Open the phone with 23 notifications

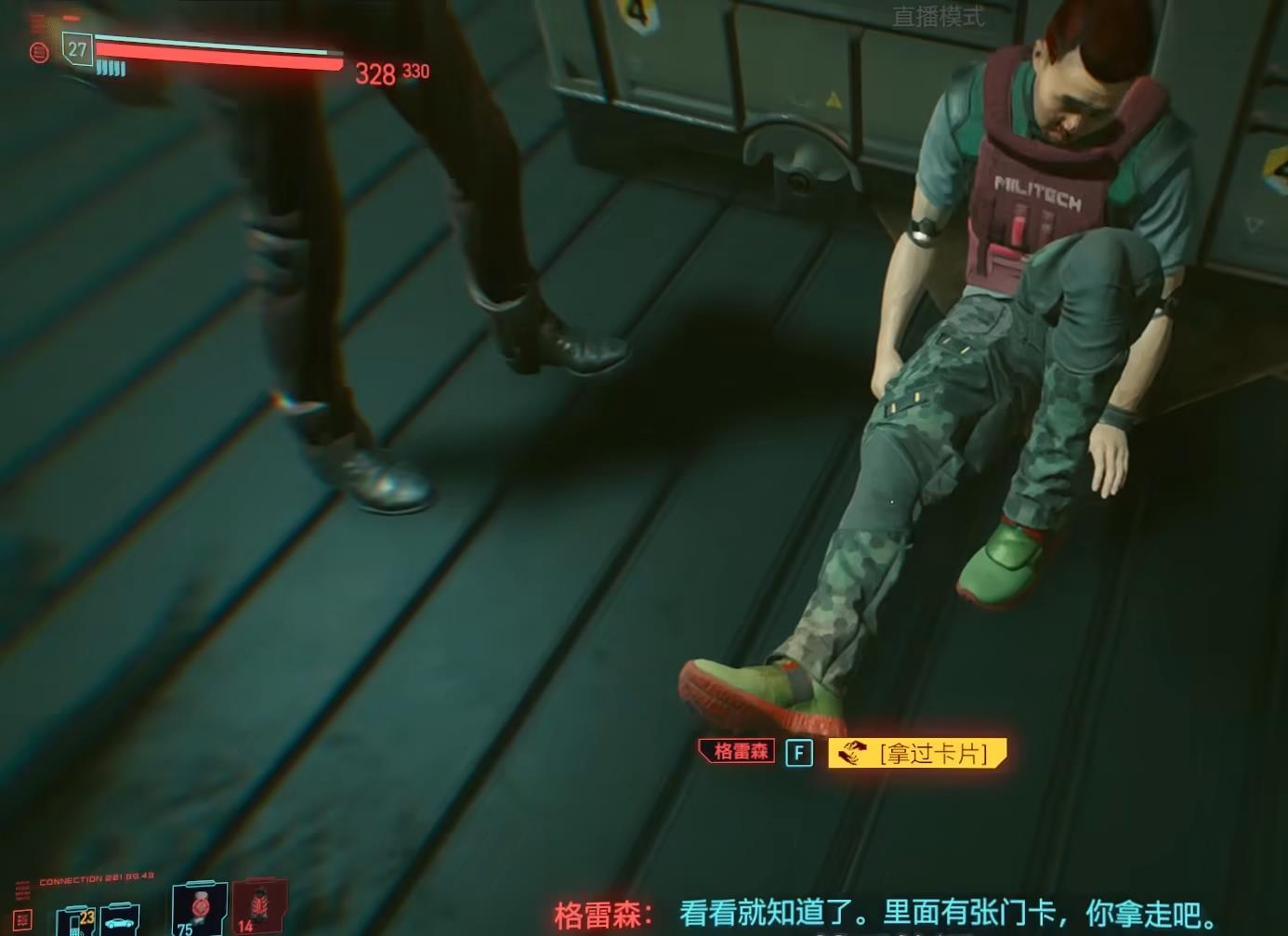pyautogui.click(x=76, y=921)
